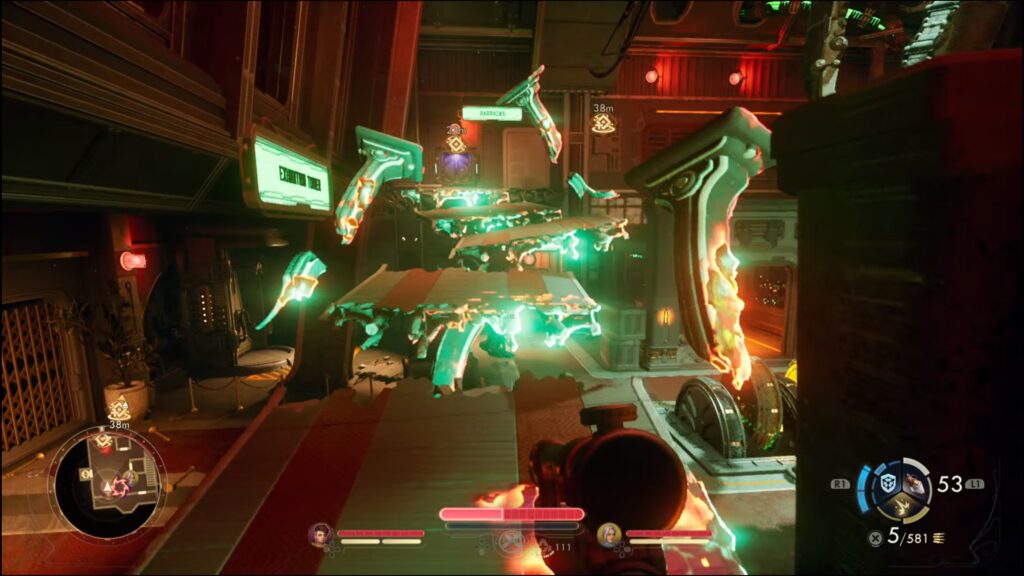Image resolution: width=1024 pixels, height=576 pixels.
Task: Select the blonde companion portrait
Action: [x=608, y=535]
